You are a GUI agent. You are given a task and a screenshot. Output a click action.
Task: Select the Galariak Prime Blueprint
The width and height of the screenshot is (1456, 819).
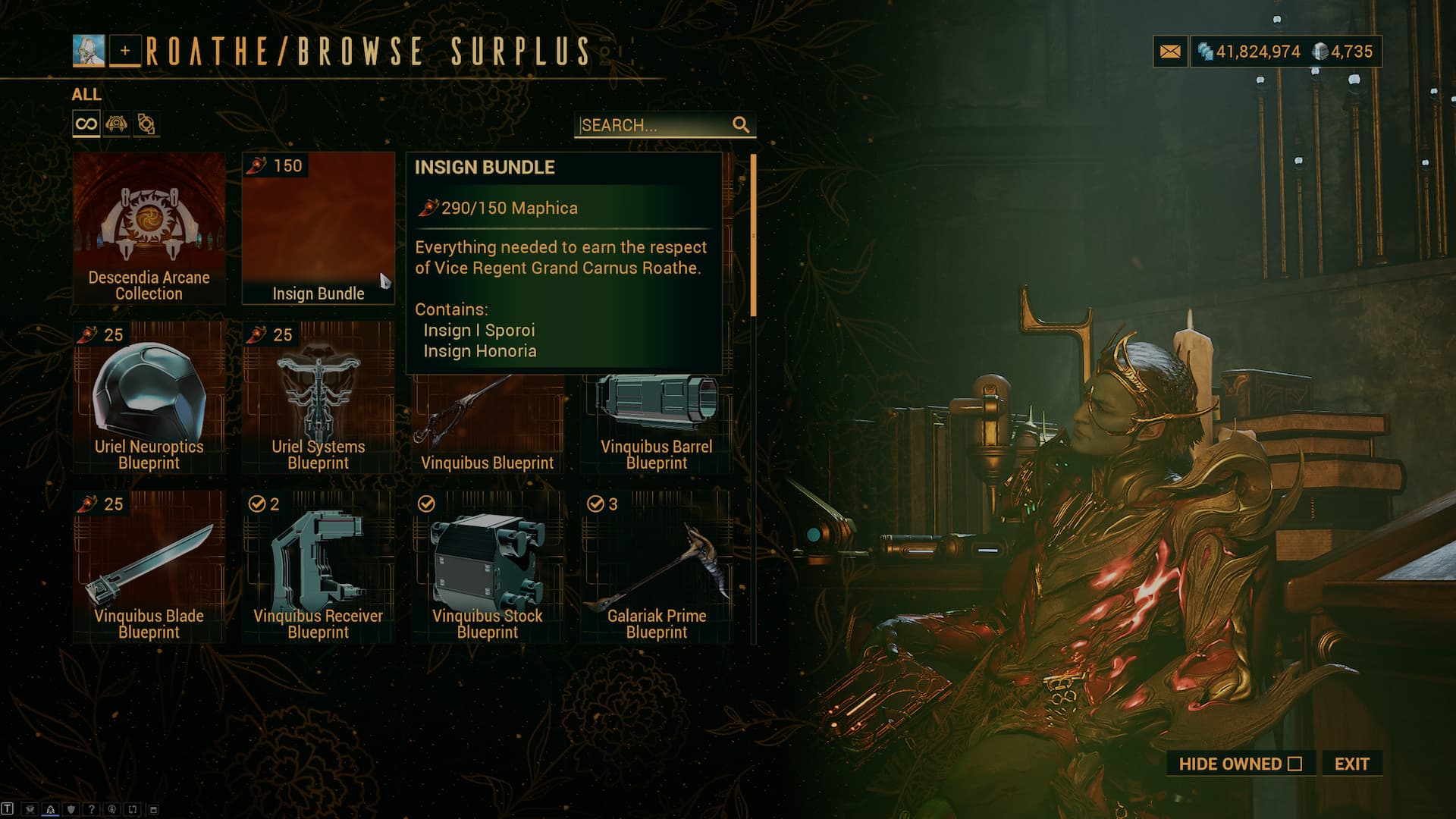click(657, 566)
